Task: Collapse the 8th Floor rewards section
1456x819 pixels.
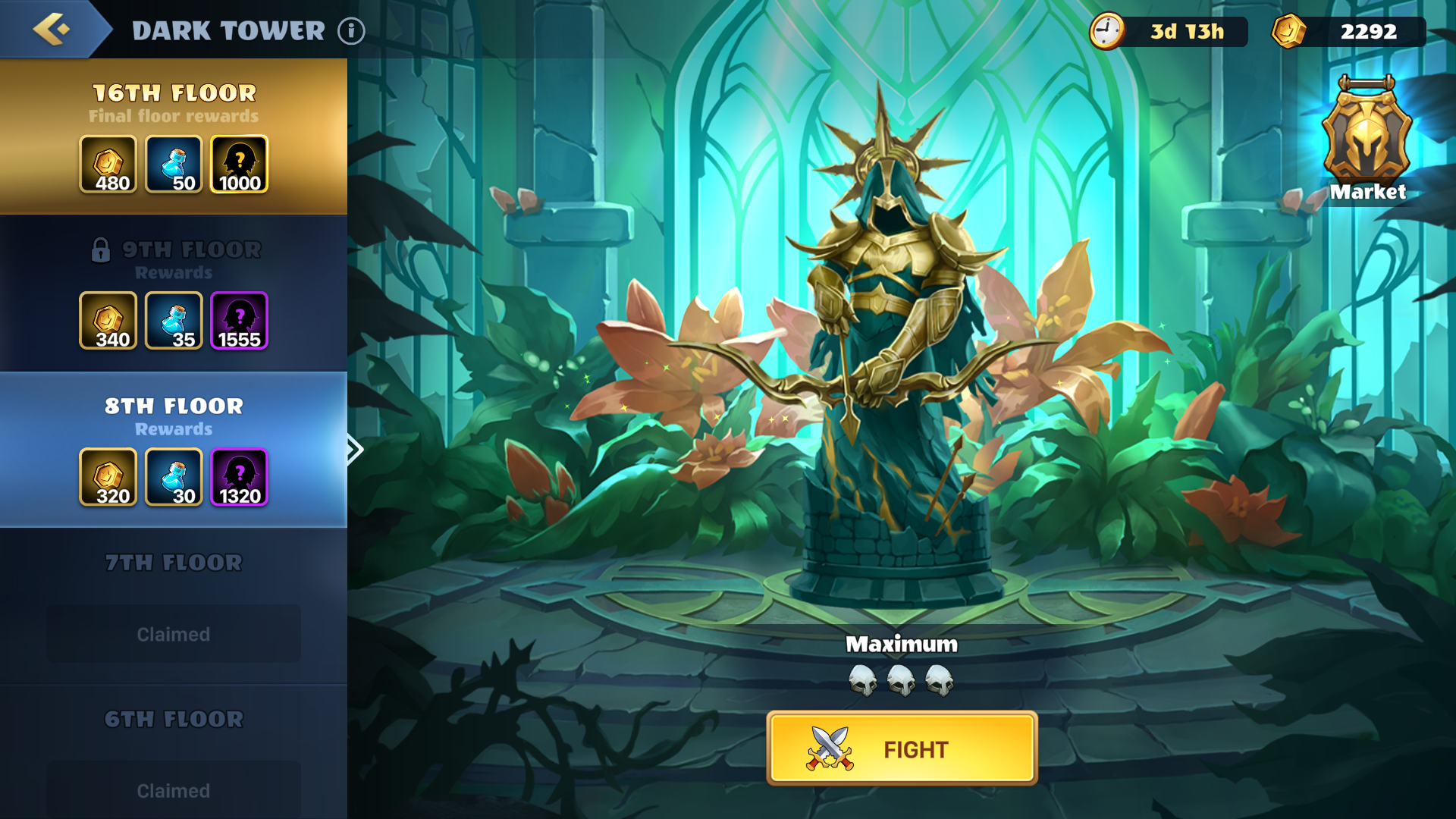Action: pyautogui.click(x=173, y=406)
